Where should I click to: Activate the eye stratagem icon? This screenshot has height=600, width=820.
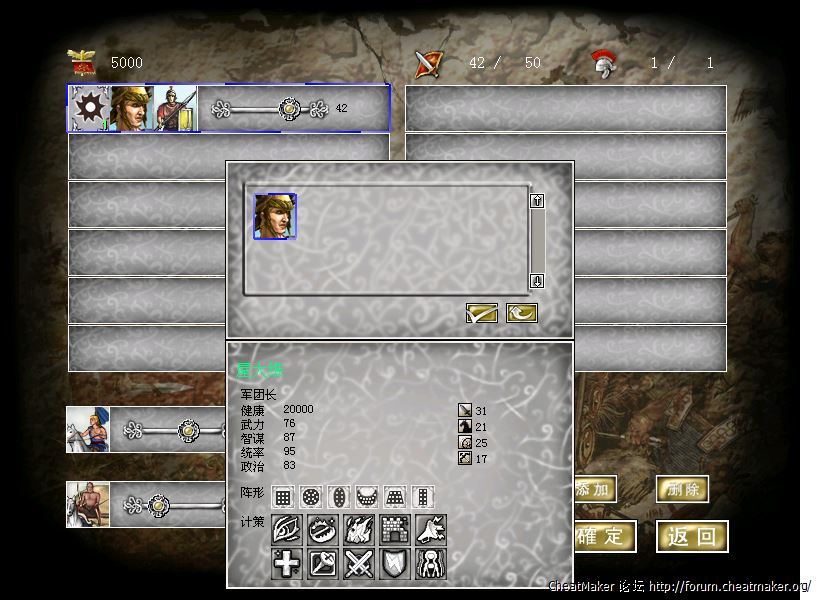(287, 530)
